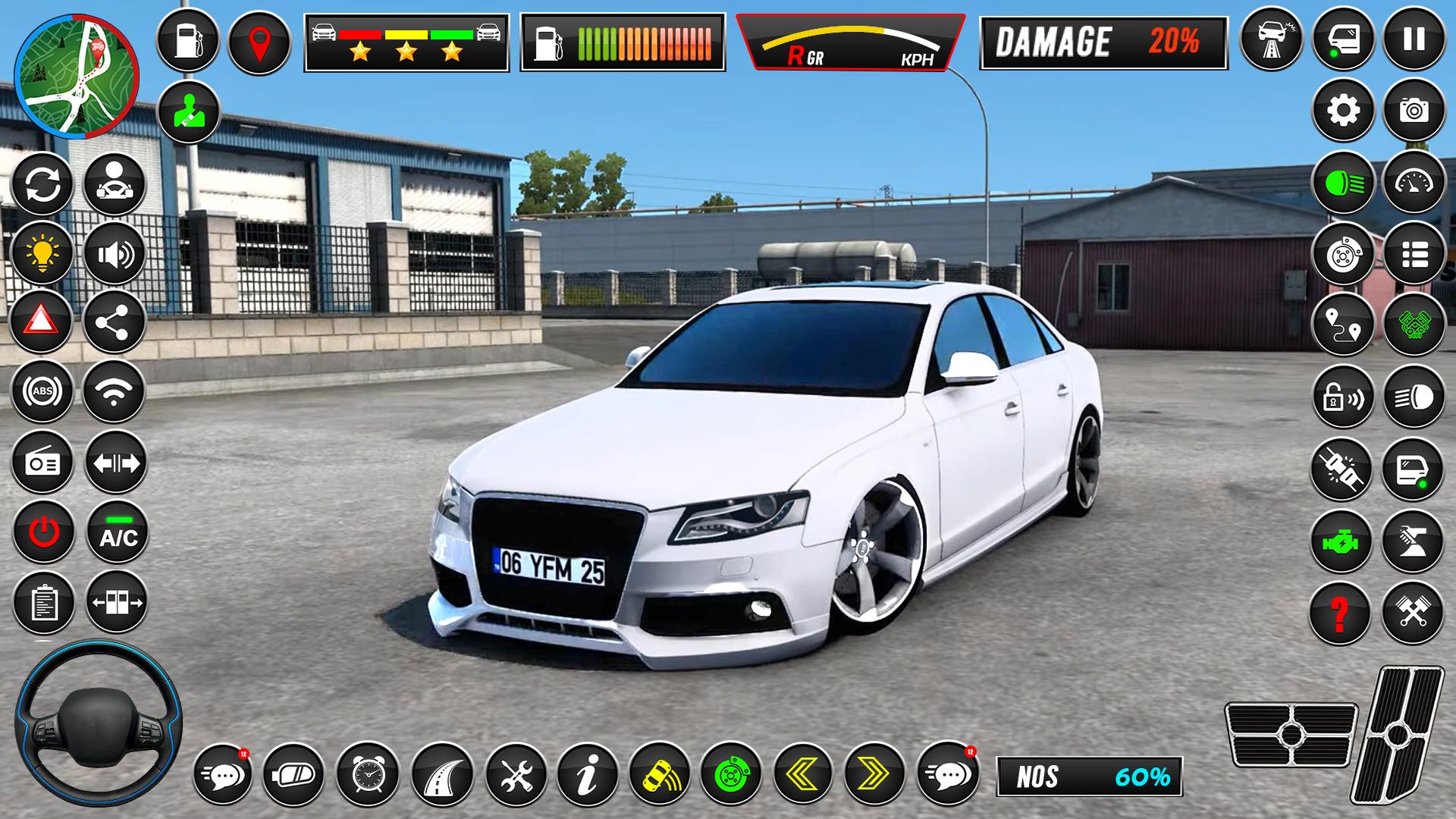1456x819 pixels.
Task: Open the information button
Action: (588, 773)
